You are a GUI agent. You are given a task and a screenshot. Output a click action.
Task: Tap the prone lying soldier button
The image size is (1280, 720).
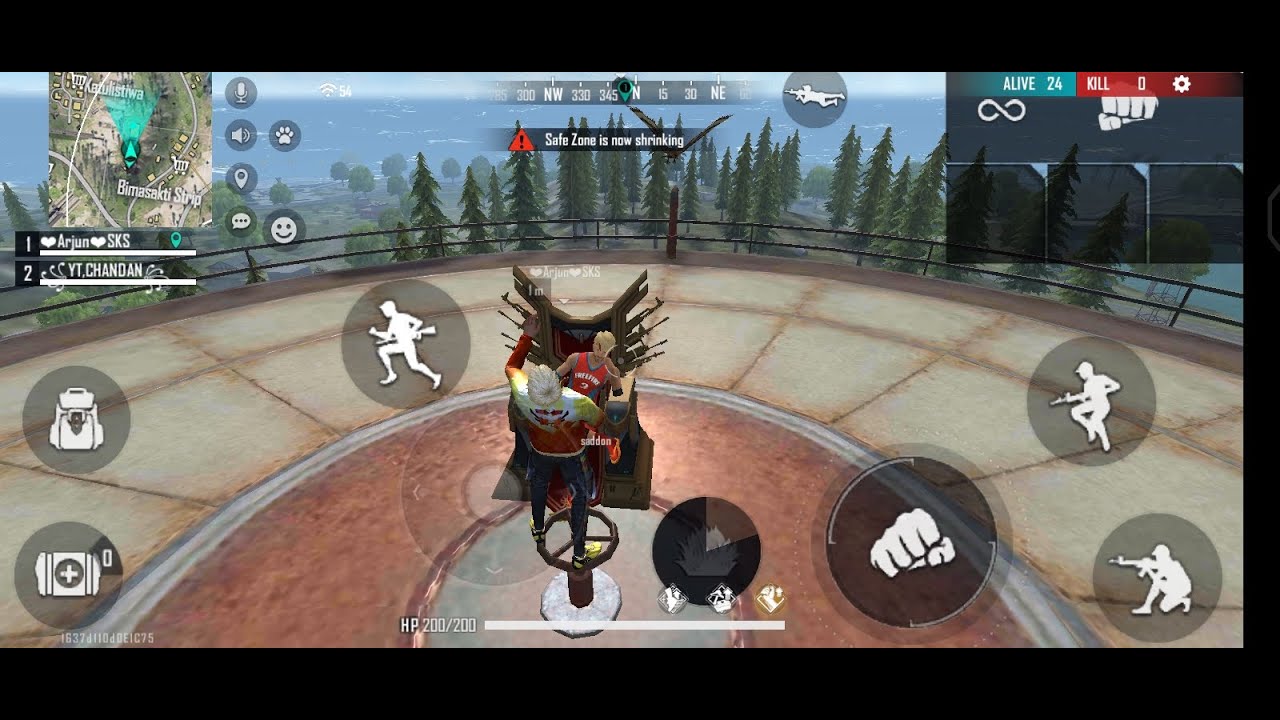[815, 98]
